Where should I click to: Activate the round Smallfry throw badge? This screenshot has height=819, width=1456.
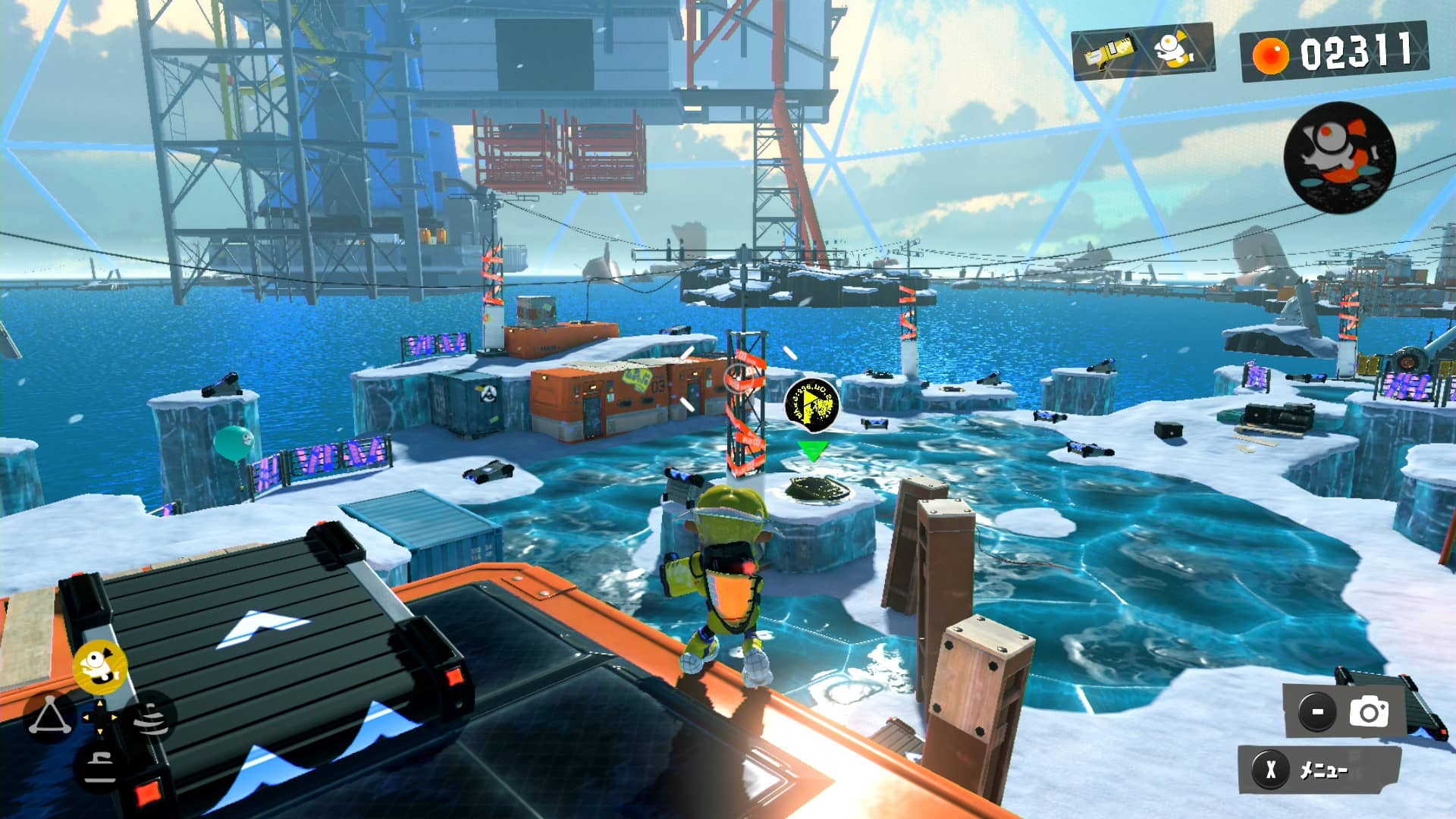[1339, 157]
